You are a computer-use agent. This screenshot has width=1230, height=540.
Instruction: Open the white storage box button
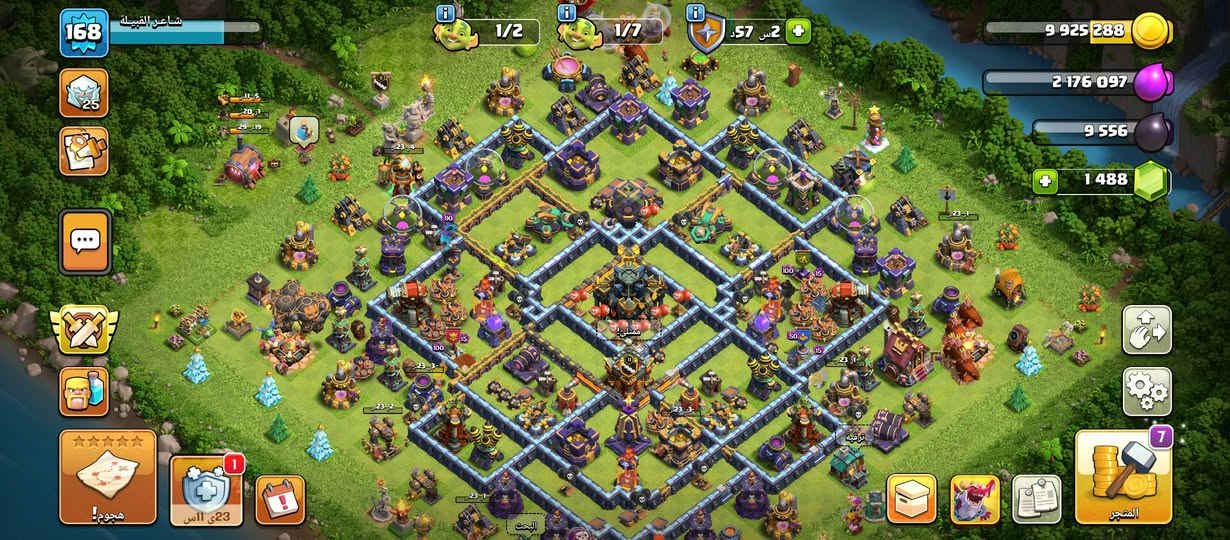coord(911,499)
